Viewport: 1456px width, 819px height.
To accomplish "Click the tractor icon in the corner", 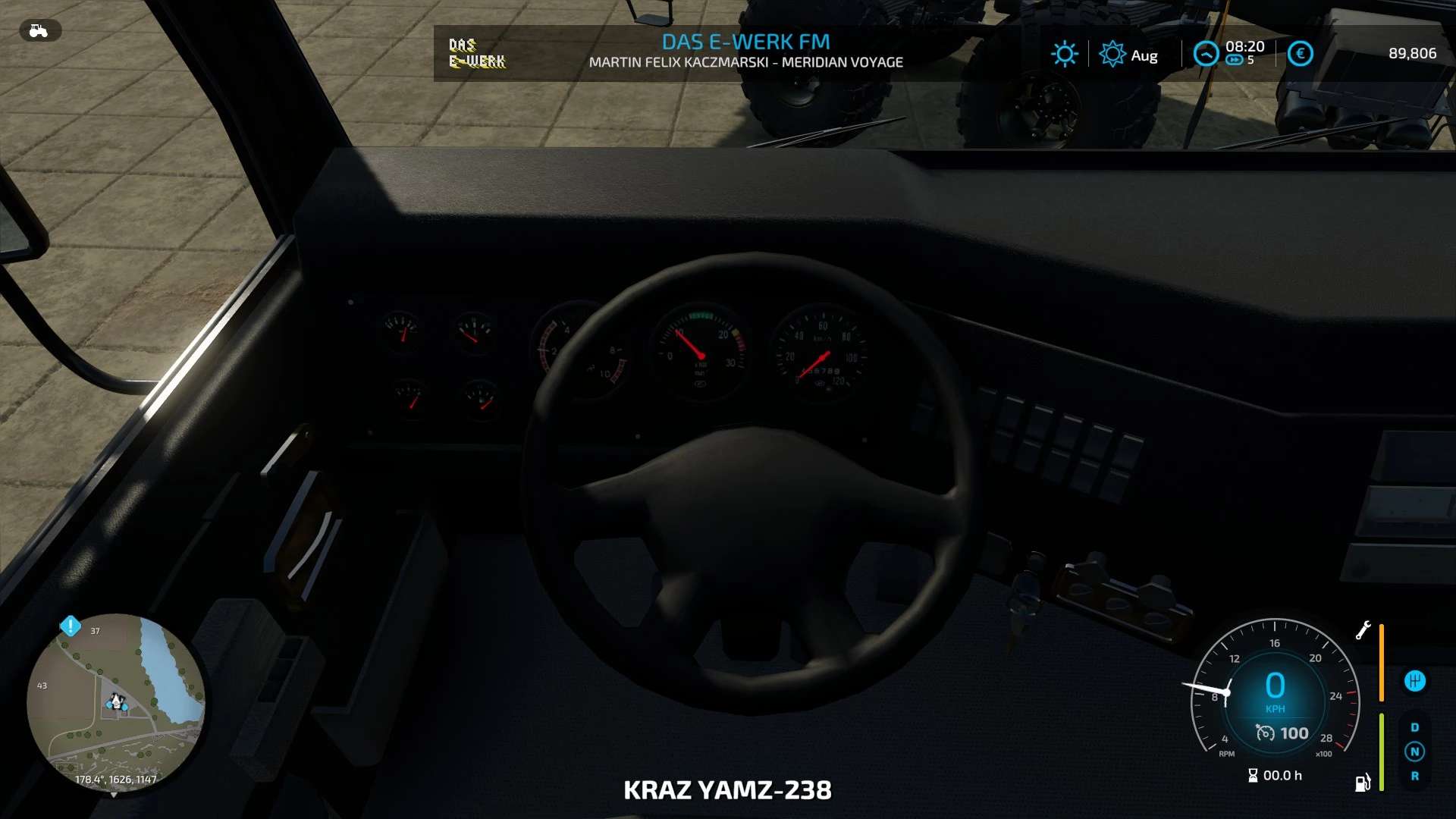I will [x=39, y=30].
